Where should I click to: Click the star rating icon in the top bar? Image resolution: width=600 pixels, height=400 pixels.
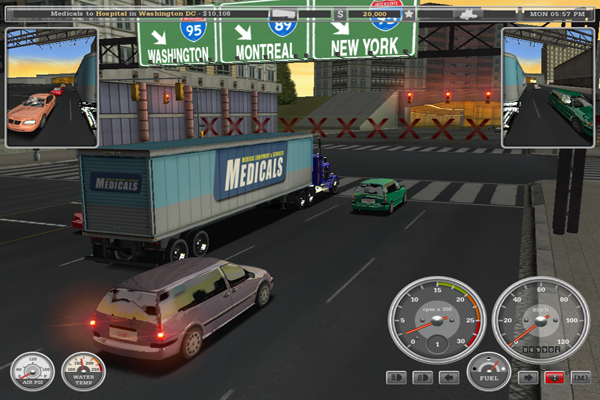tap(408, 15)
